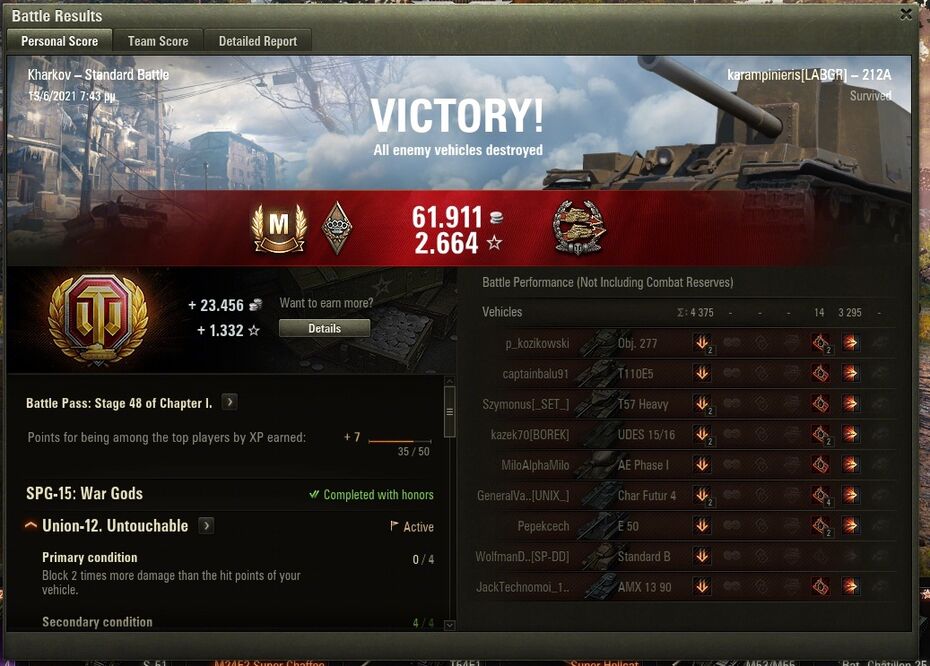Open the Battle Pass stage arrow
Screen dimensions: 930x666
coord(229,402)
